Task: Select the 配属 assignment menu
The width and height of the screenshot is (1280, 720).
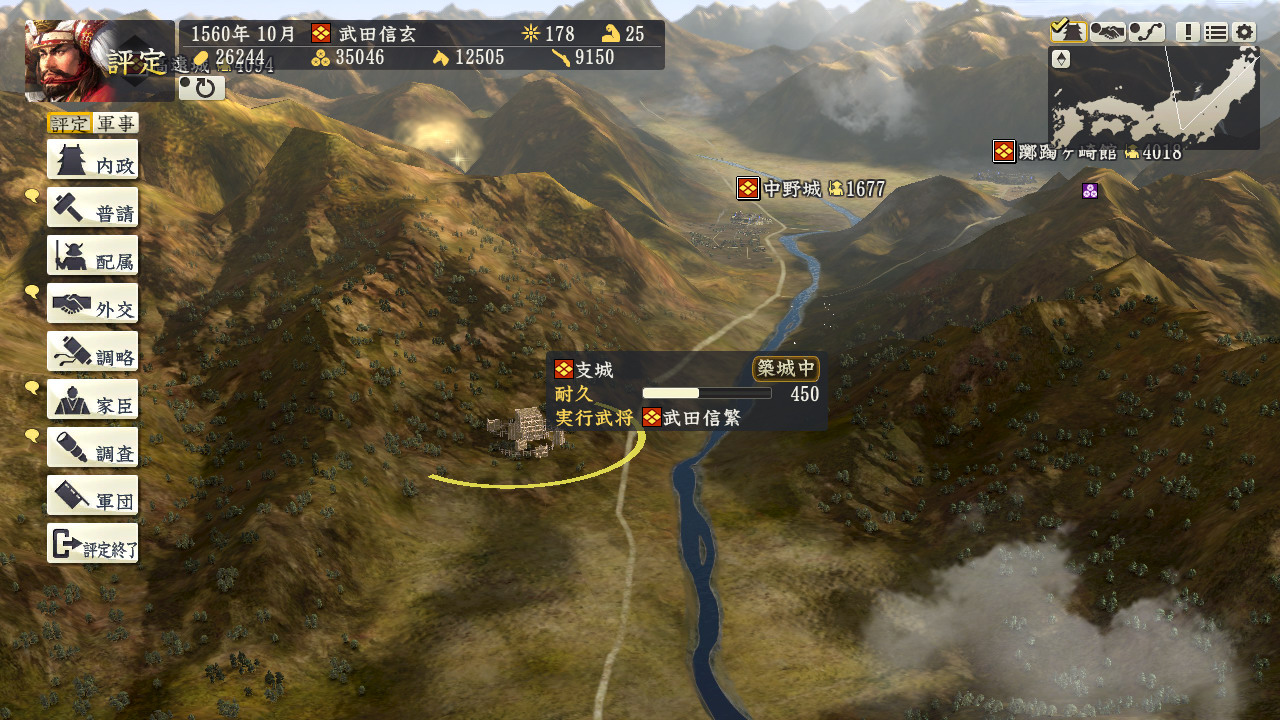Action: tap(92, 256)
